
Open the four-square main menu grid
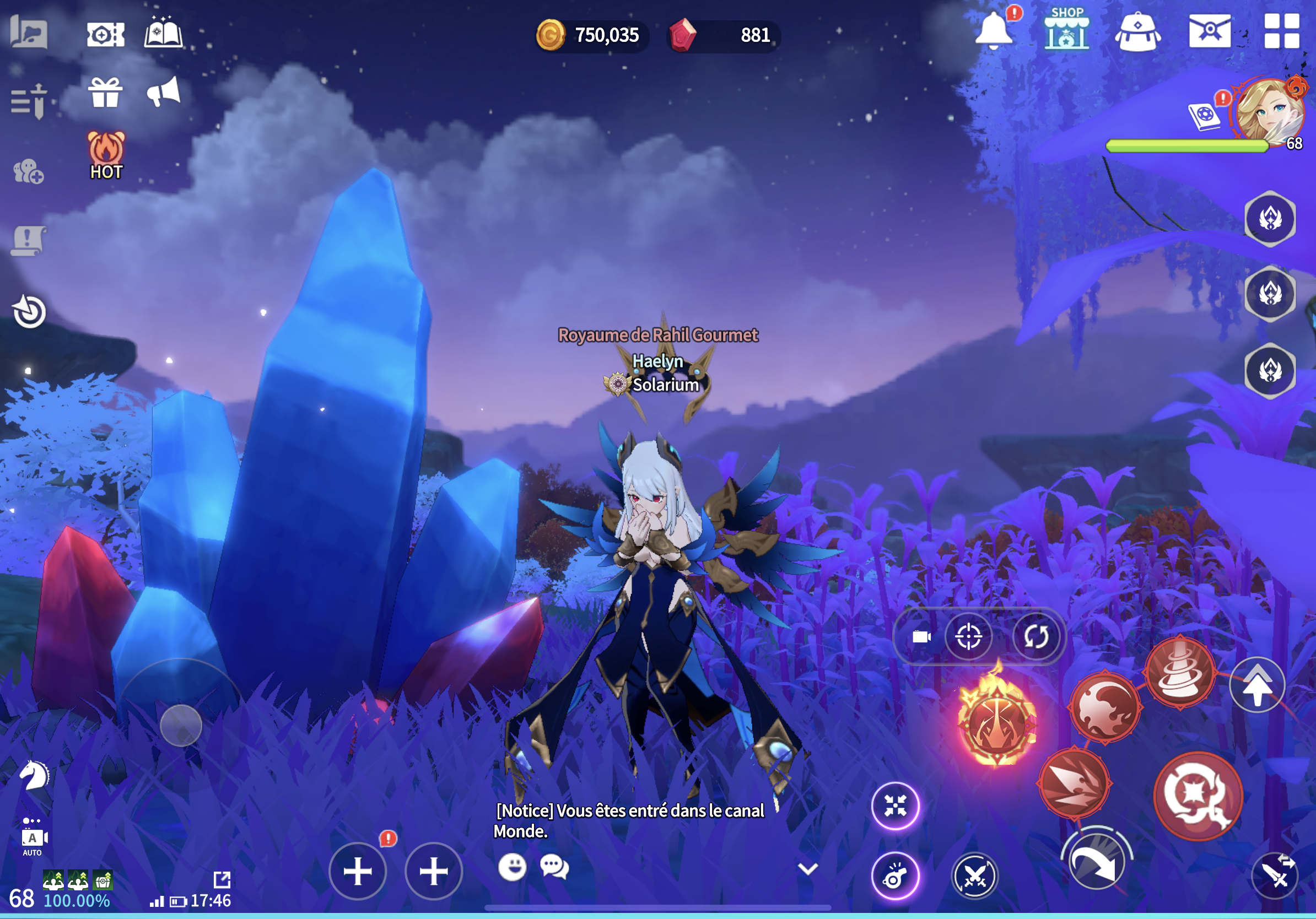[1282, 31]
